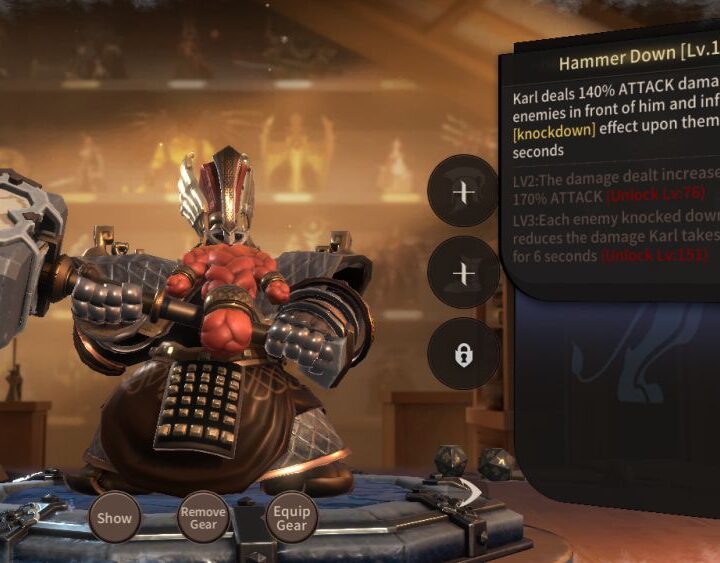The height and width of the screenshot is (563, 720).
Task: Remove Karl's equipped gear
Action: [203, 518]
